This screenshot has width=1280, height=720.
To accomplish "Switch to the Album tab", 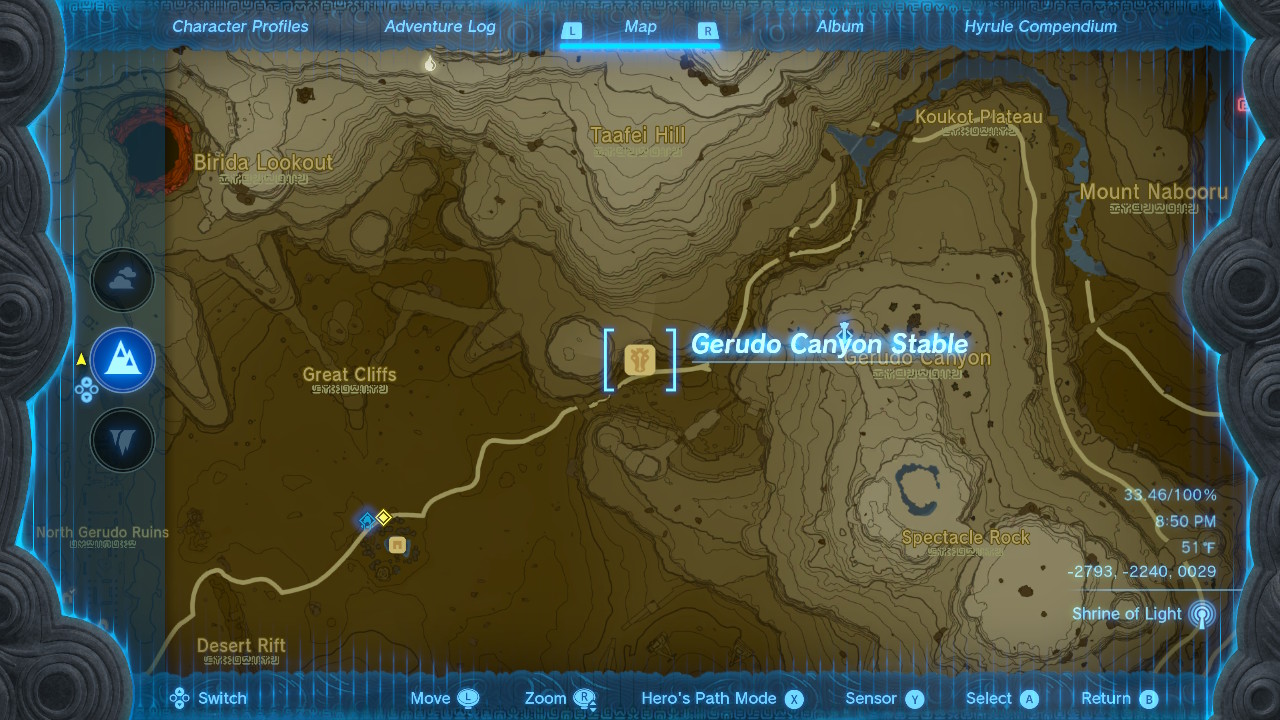I will [x=839, y=26].
